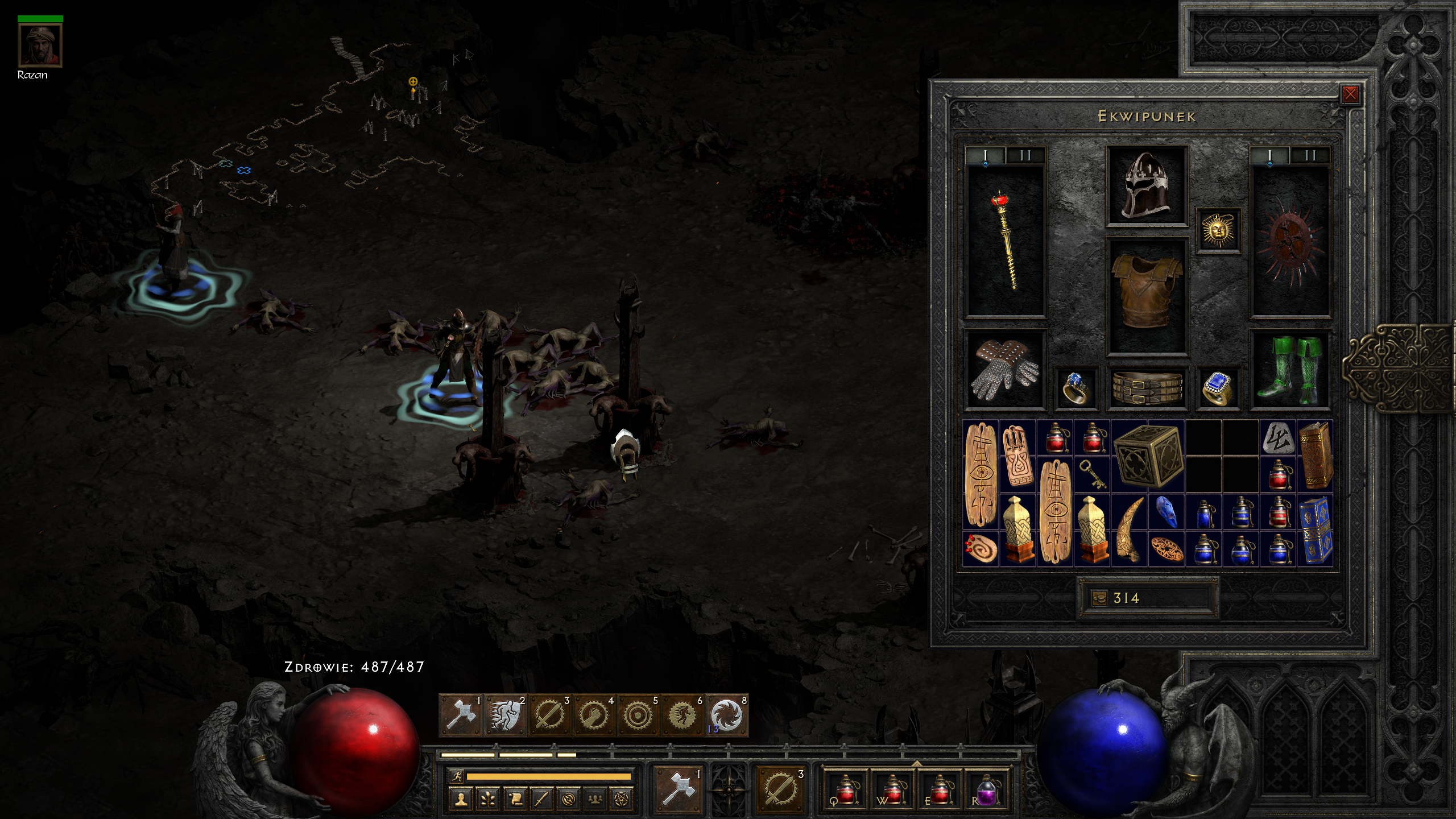Toggle the run/walk button
This screenshot has width=1456, height=819.
[x=456, y=776]
